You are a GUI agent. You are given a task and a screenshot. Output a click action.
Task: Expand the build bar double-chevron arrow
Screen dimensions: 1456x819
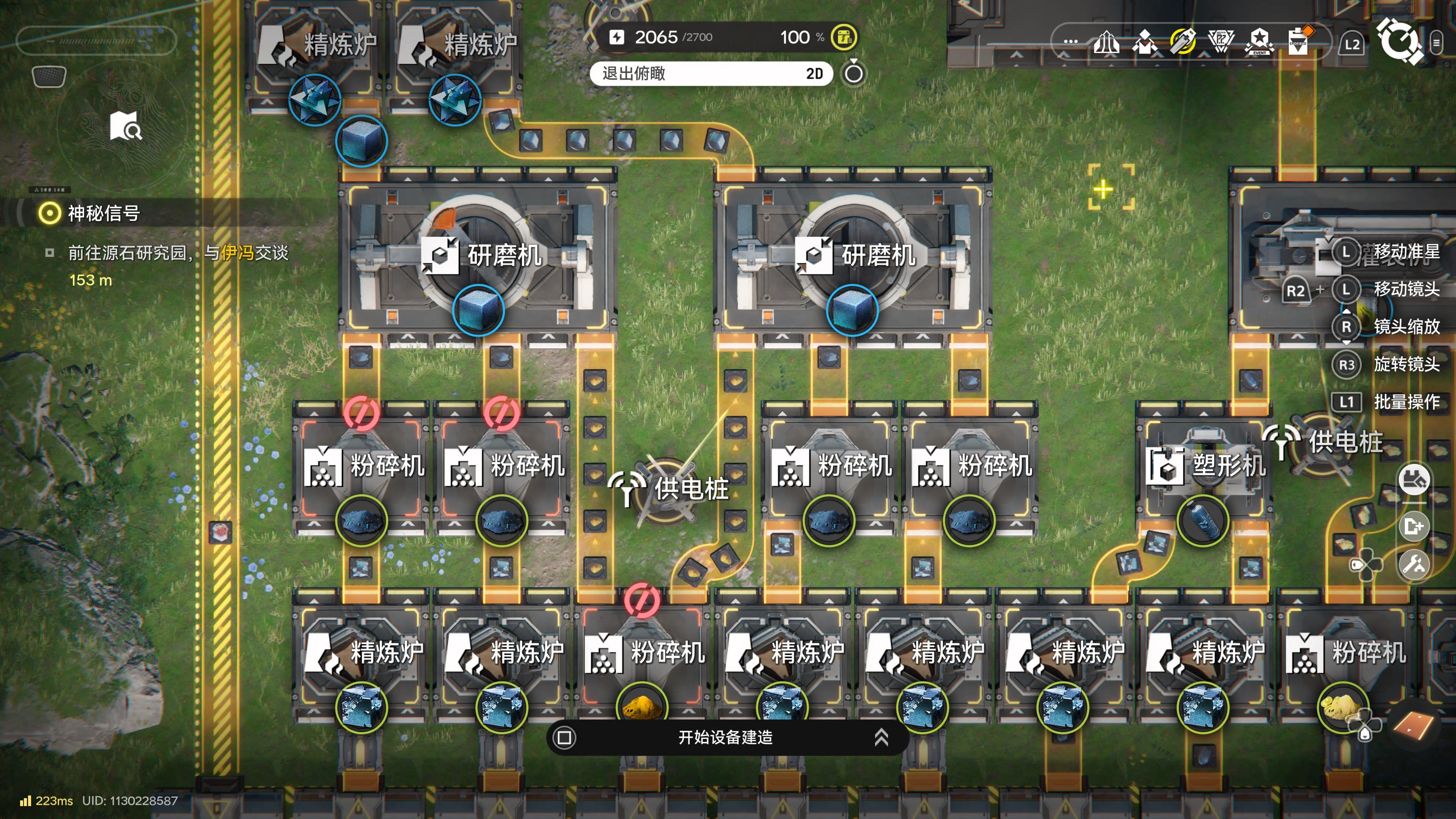pyautogui.click(x=881, y=737)
